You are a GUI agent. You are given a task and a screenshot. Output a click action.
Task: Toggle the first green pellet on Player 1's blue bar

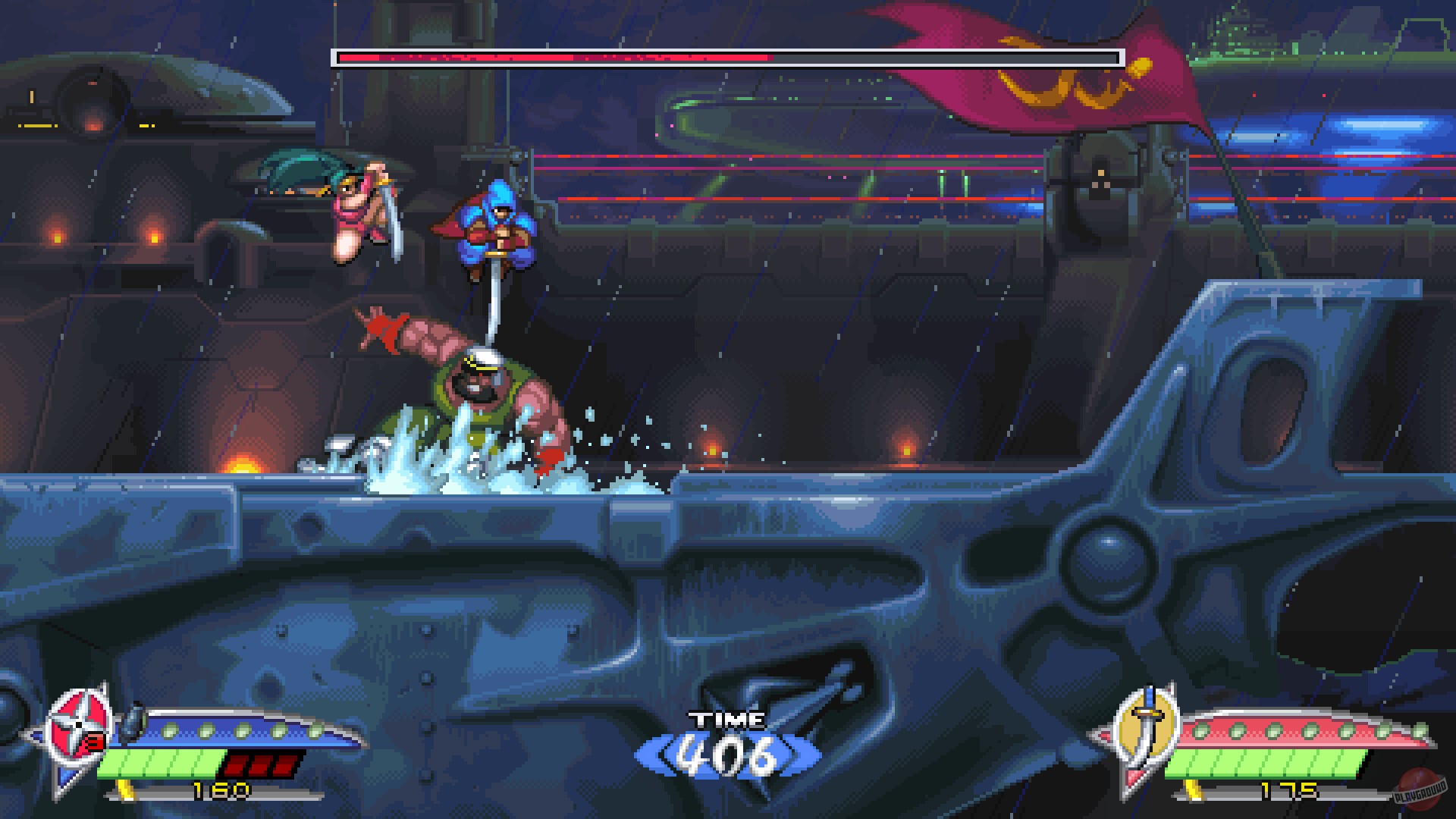(168, 730)
